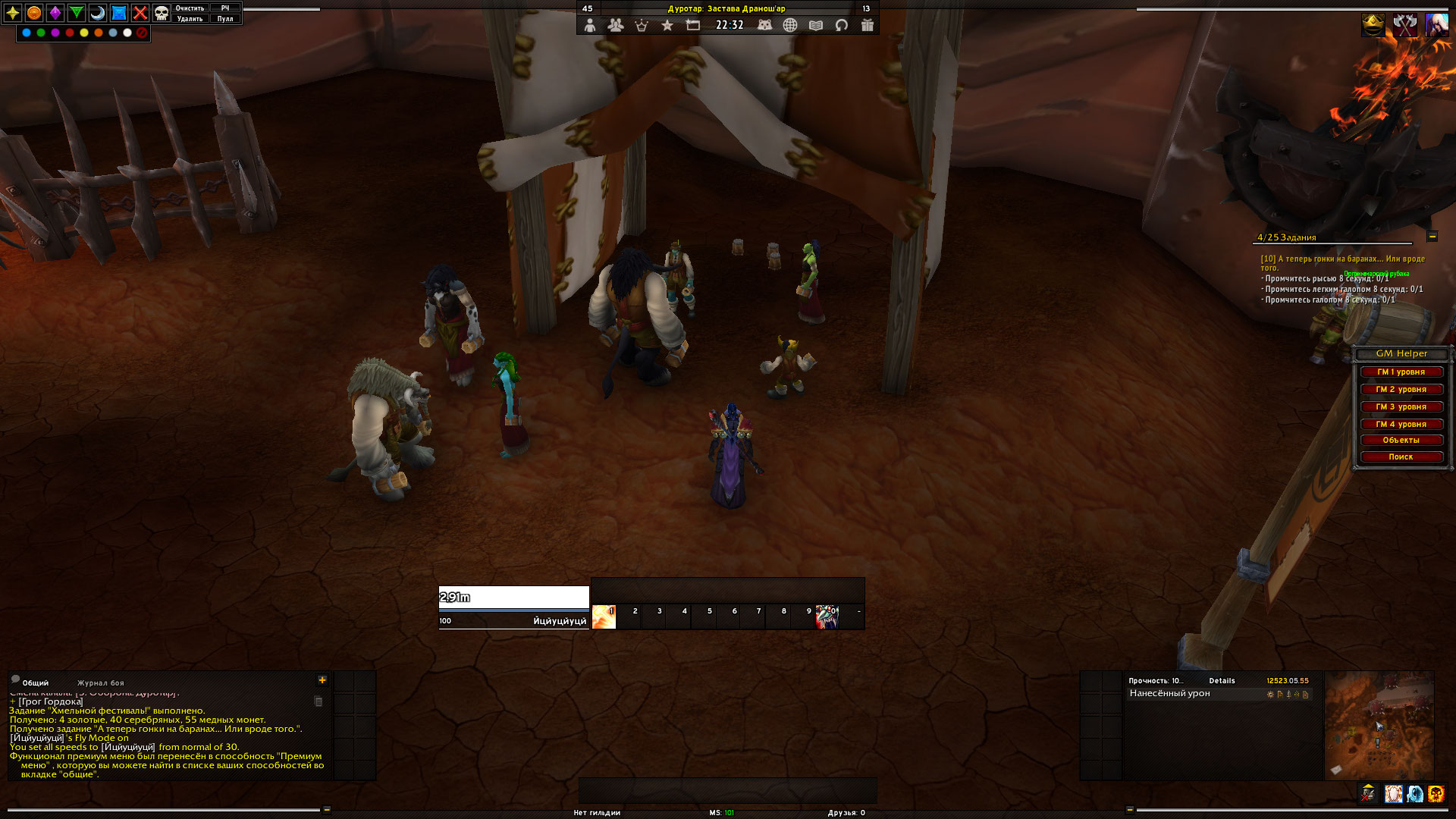Select "ГМ 4 уровня" in GM Helper
This screenshot has height=819, width=1456.
[1401, 425]
